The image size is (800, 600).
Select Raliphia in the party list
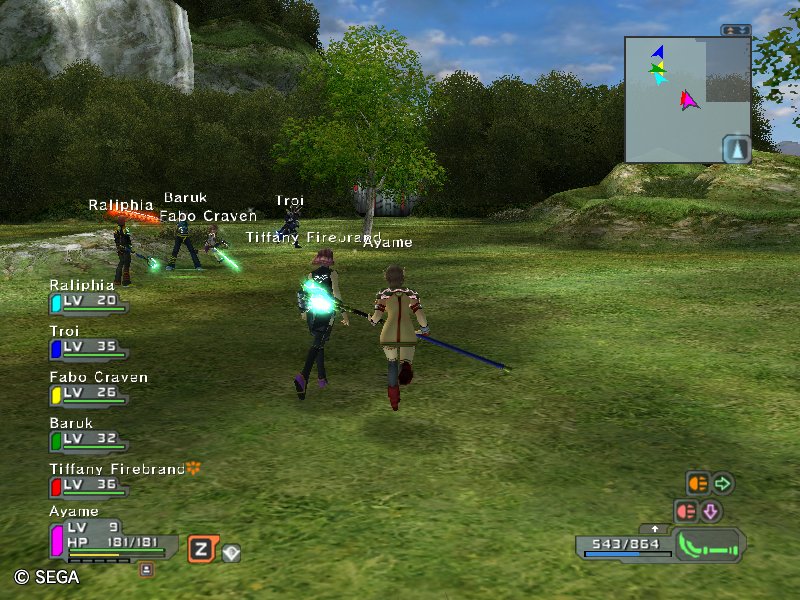[88, 302]
